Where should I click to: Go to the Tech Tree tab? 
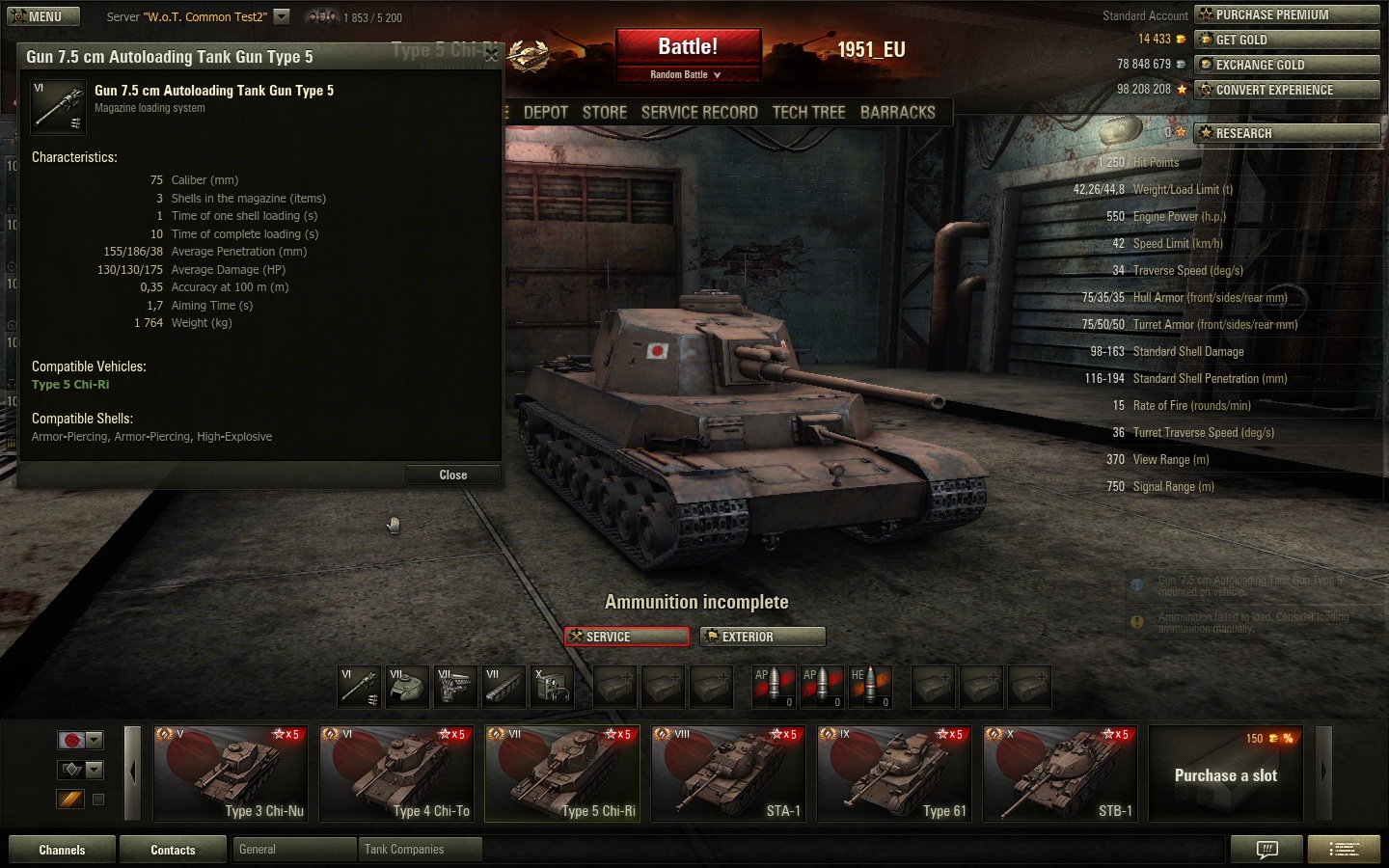tap(808, 112)
